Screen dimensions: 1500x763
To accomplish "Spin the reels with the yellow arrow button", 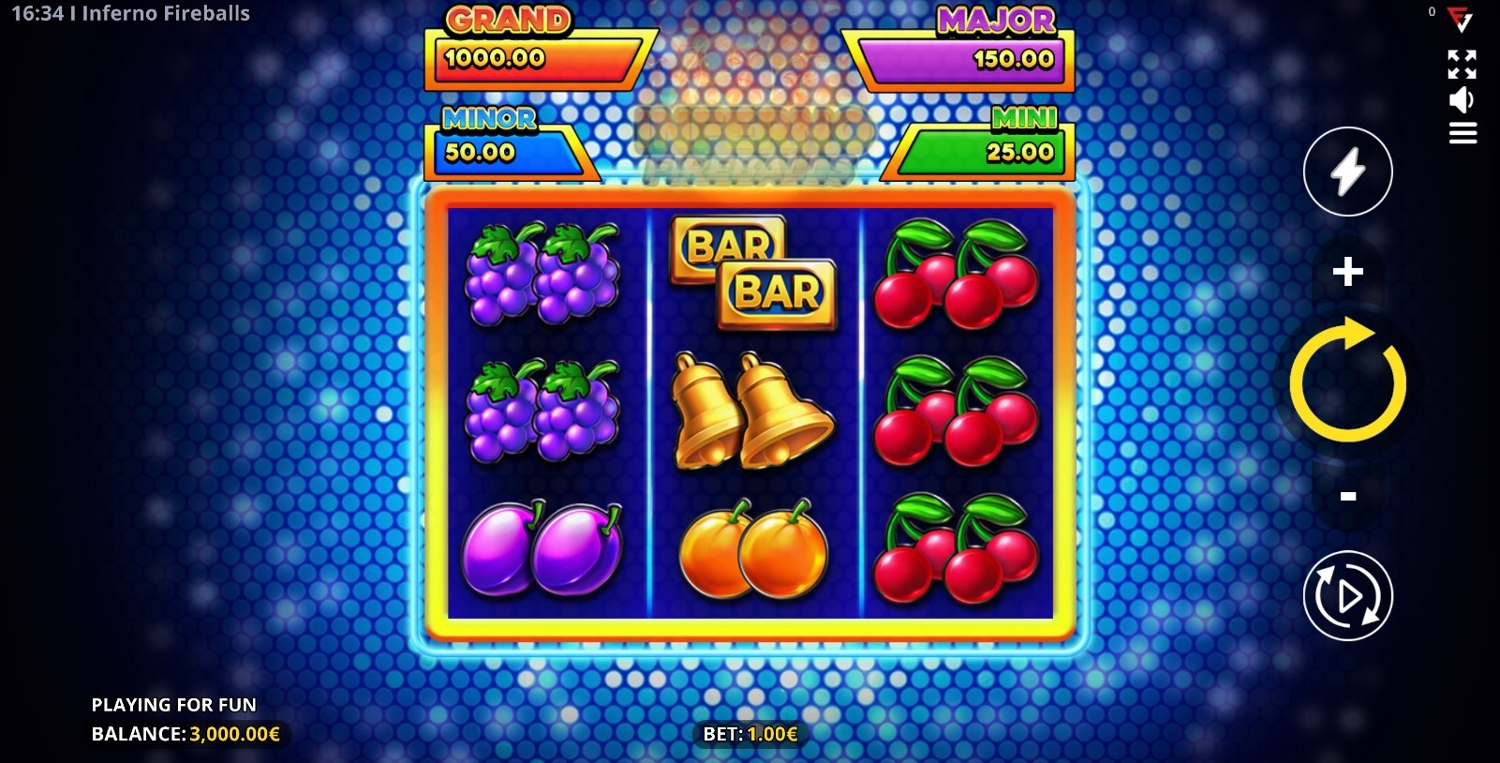I will click(1347, 380).
